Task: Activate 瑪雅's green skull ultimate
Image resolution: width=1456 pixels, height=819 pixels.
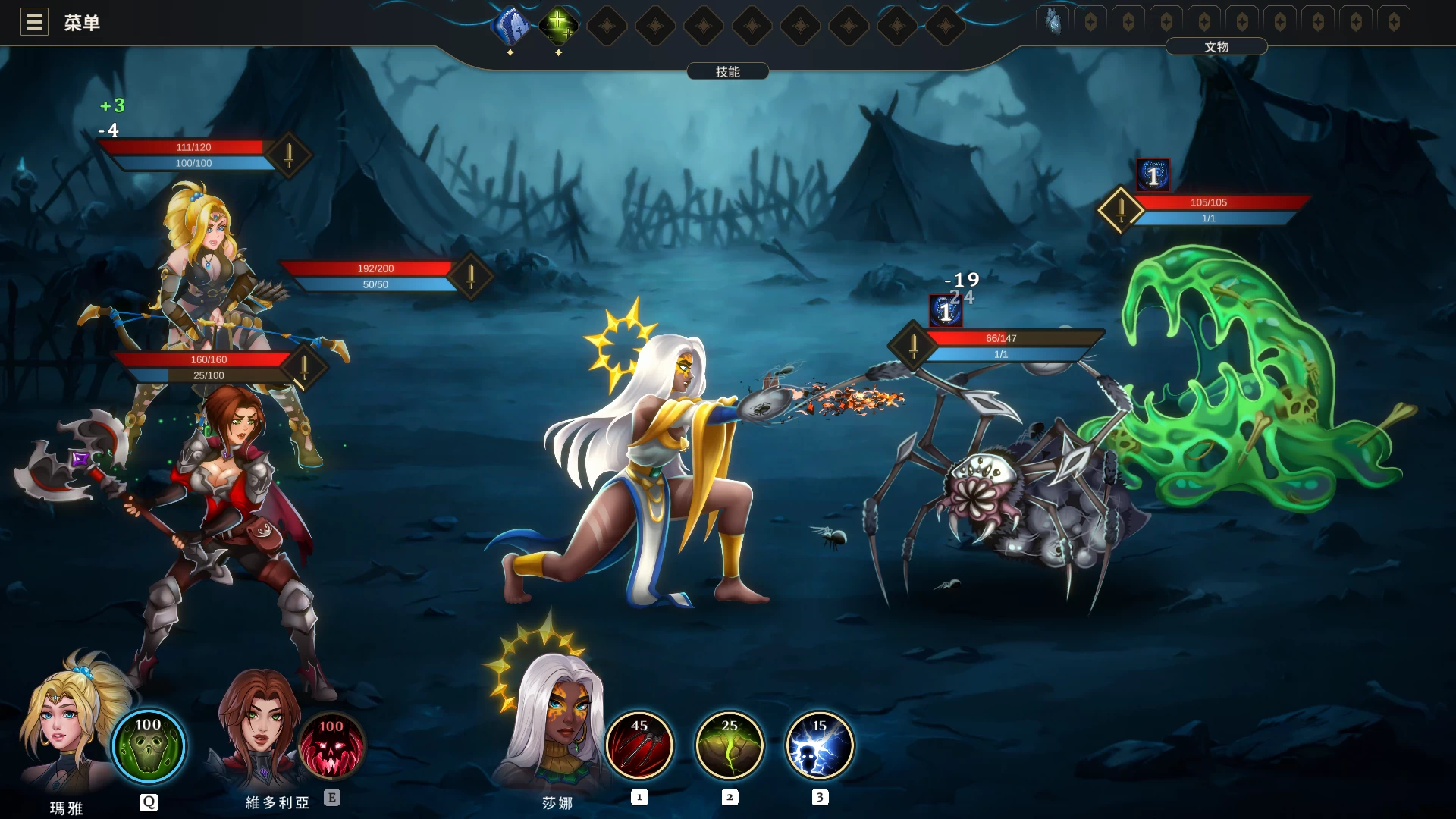Action: click(x=149, y=745)
